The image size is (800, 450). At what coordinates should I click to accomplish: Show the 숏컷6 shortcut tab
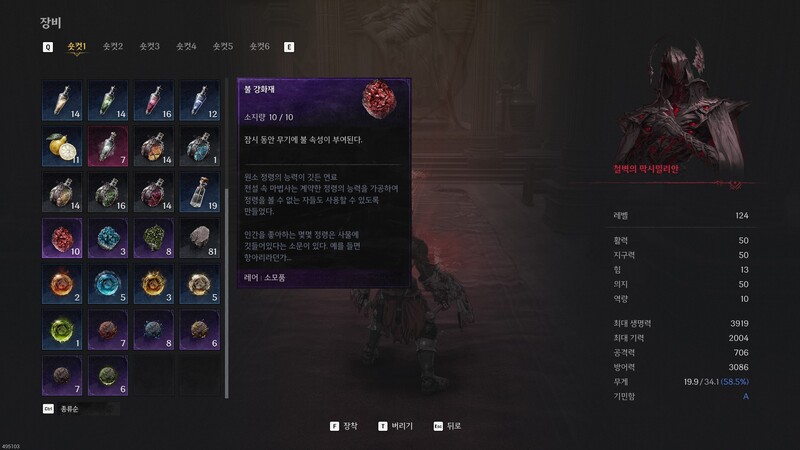[x=259, y=46]
